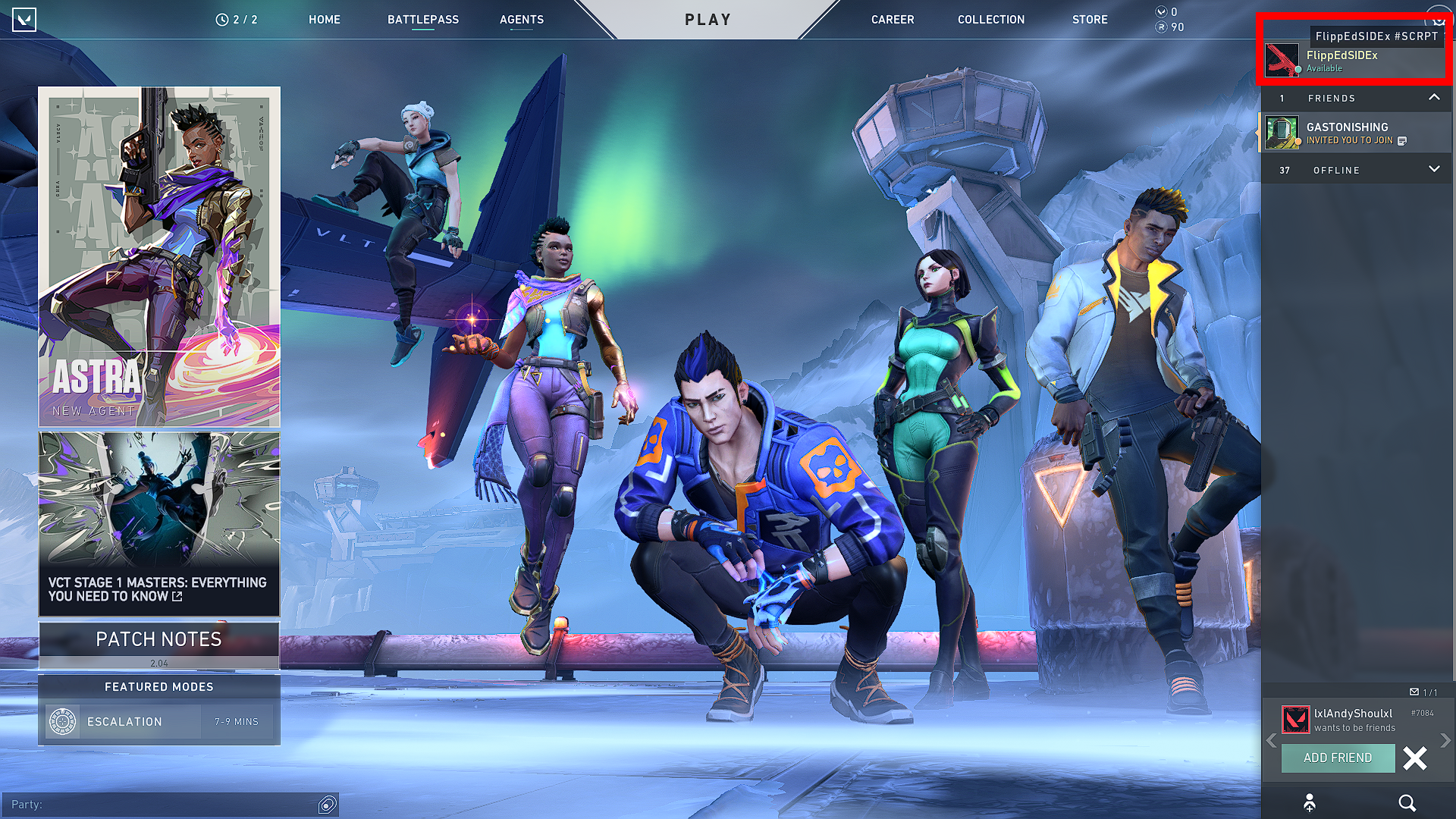The image size is (1456, 819).
Task: Open the HOME tab
Action: [x=324, y=20]
